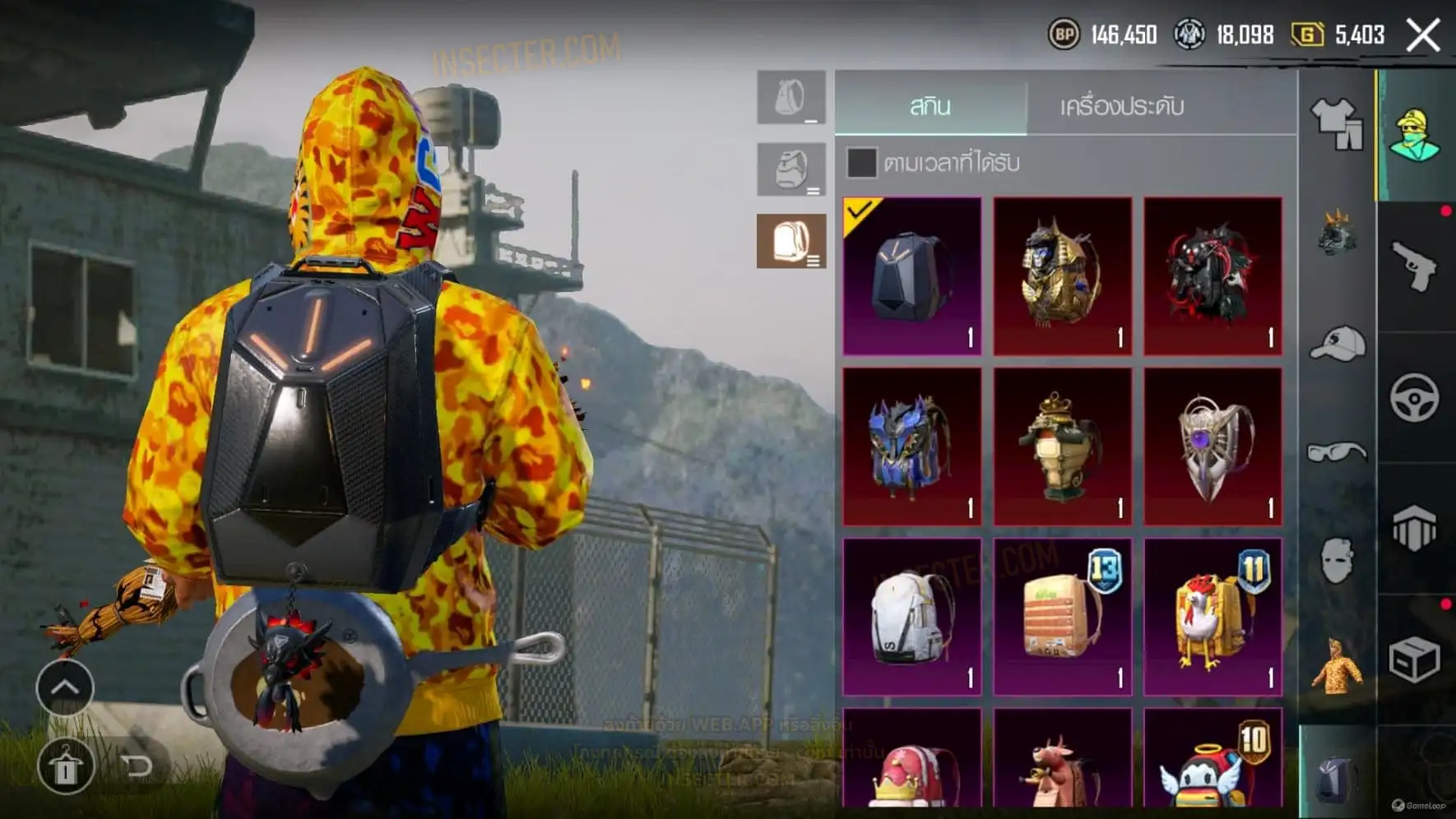1456x819 pixels.
Task: Open the outfit shirt and pants category
Action: [x=1337, y=123]
